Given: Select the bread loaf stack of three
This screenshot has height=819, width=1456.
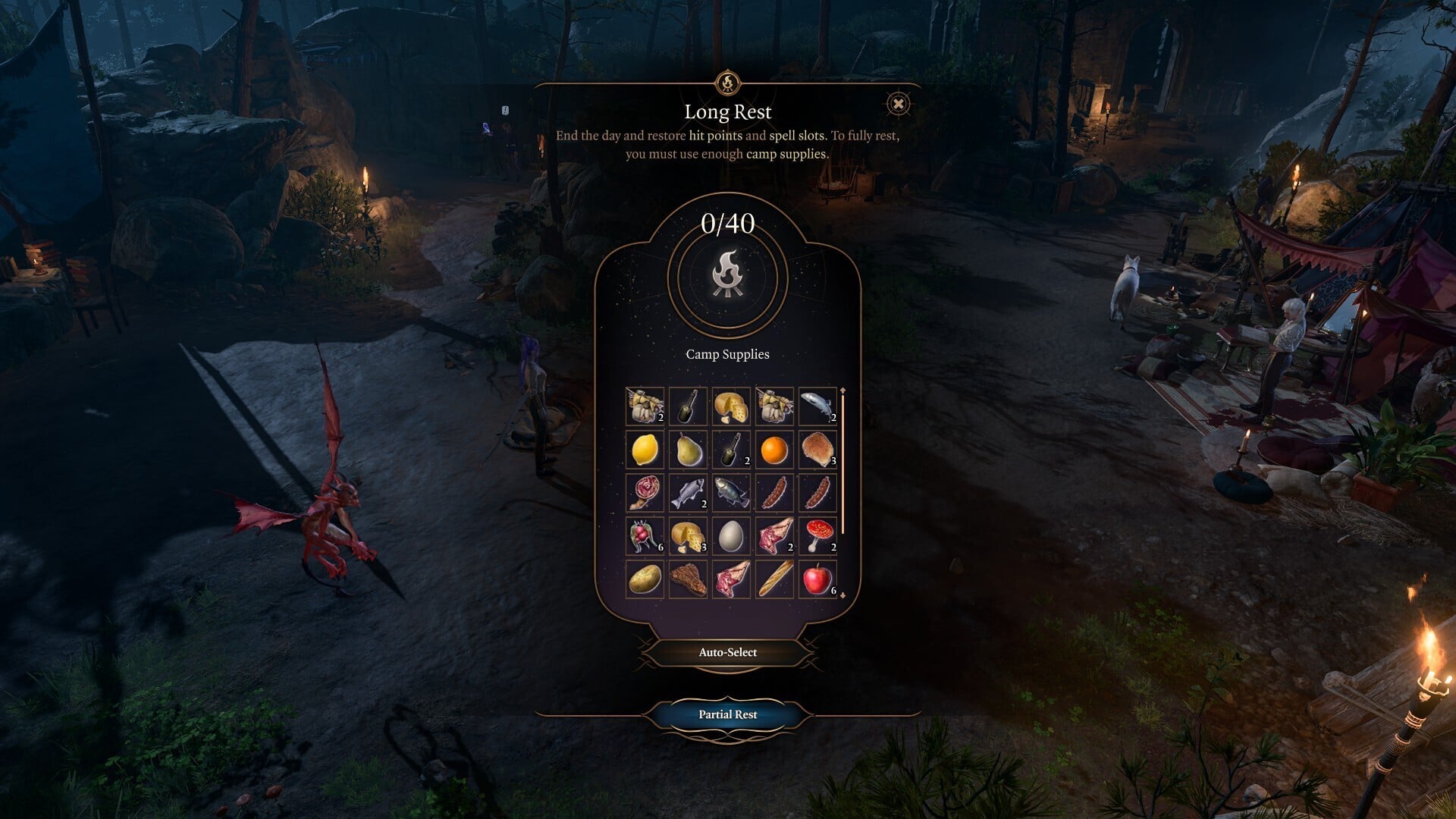Looking at the screenshot, I should click(817, 449).
